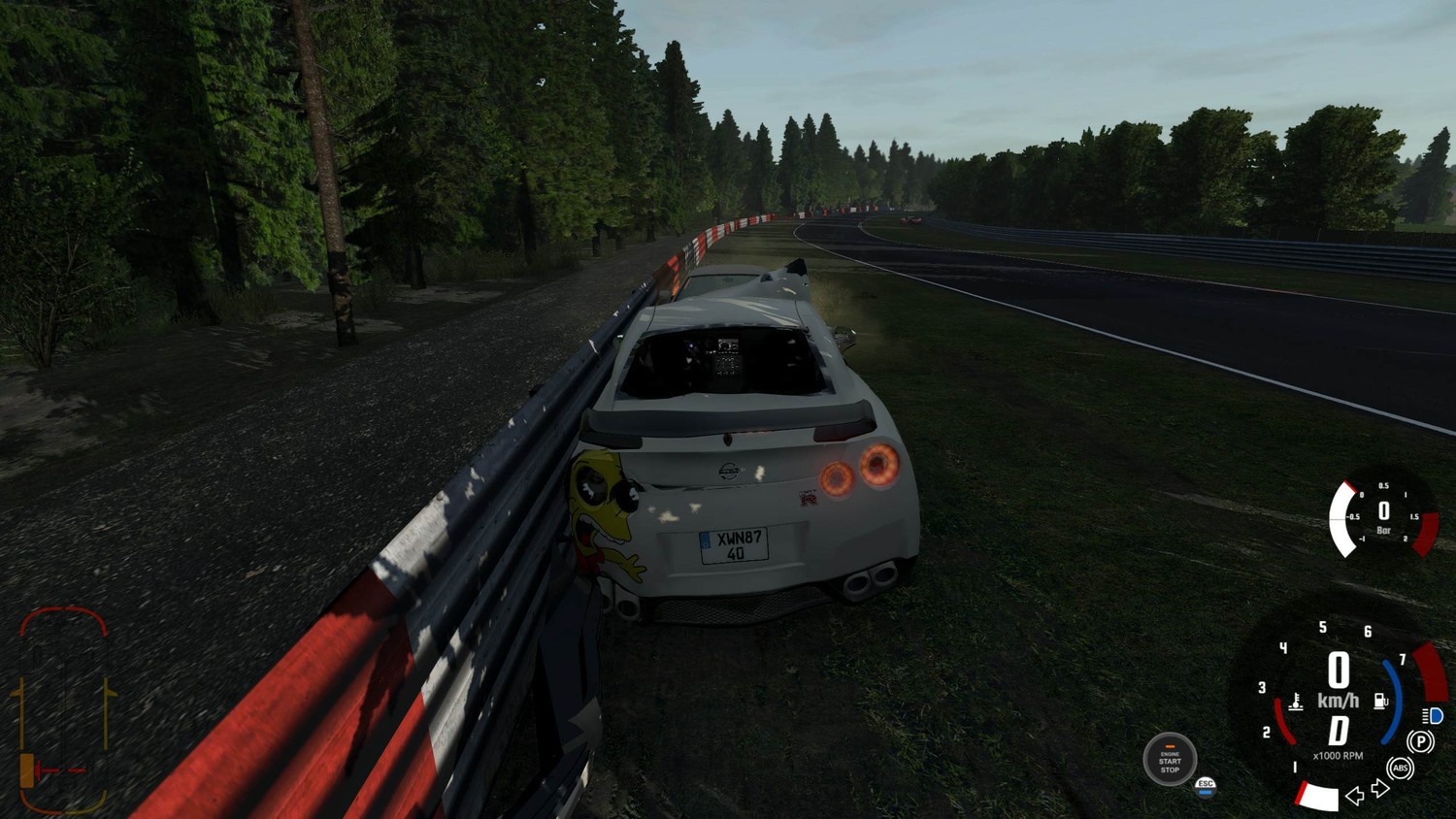This screenshot has width=1456, height=819.
Task: Activate the right turn signal arrow
Action: click(x=1379, y=789)
